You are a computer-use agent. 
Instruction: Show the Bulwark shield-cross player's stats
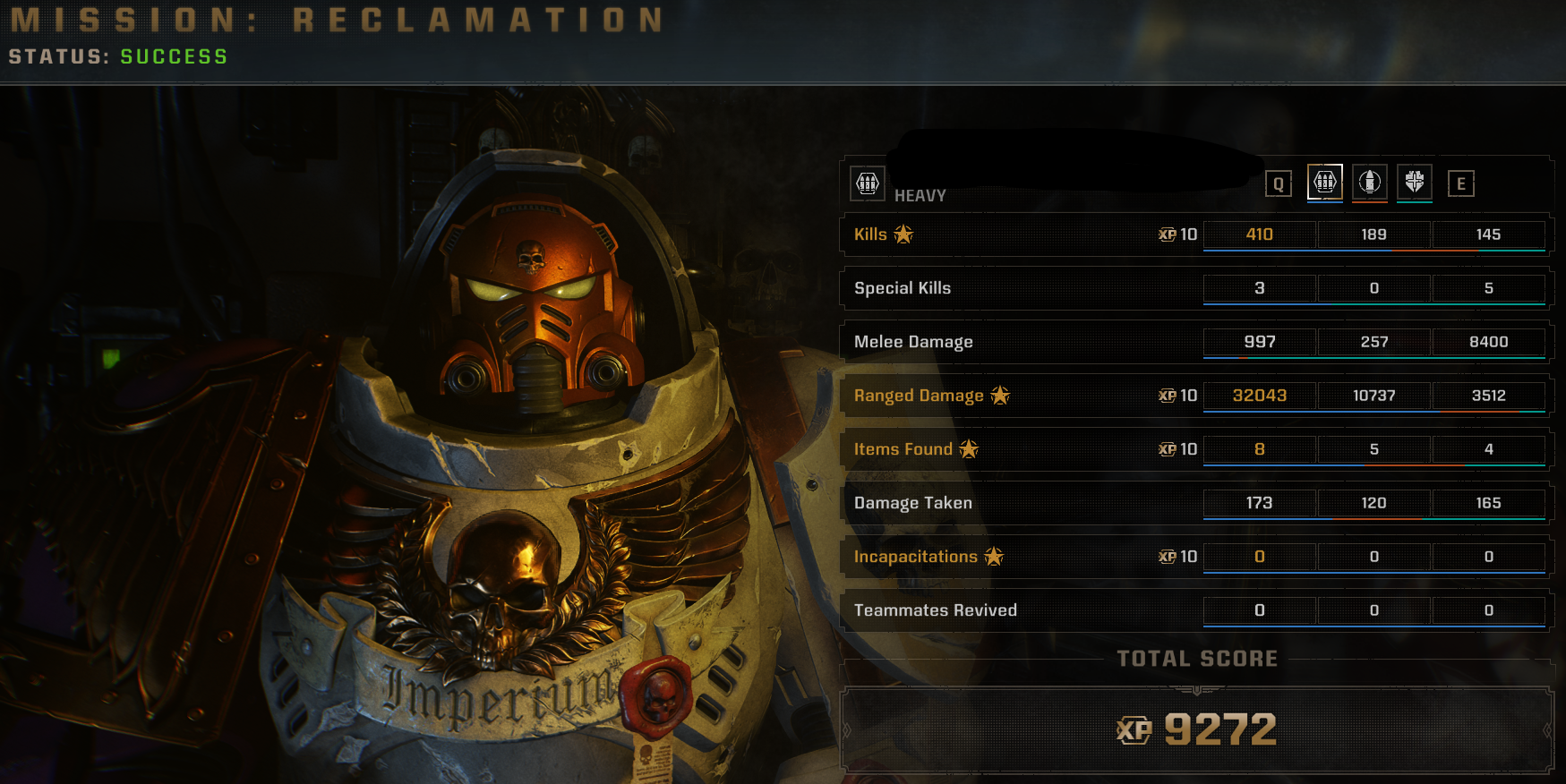click(1414, 183)
